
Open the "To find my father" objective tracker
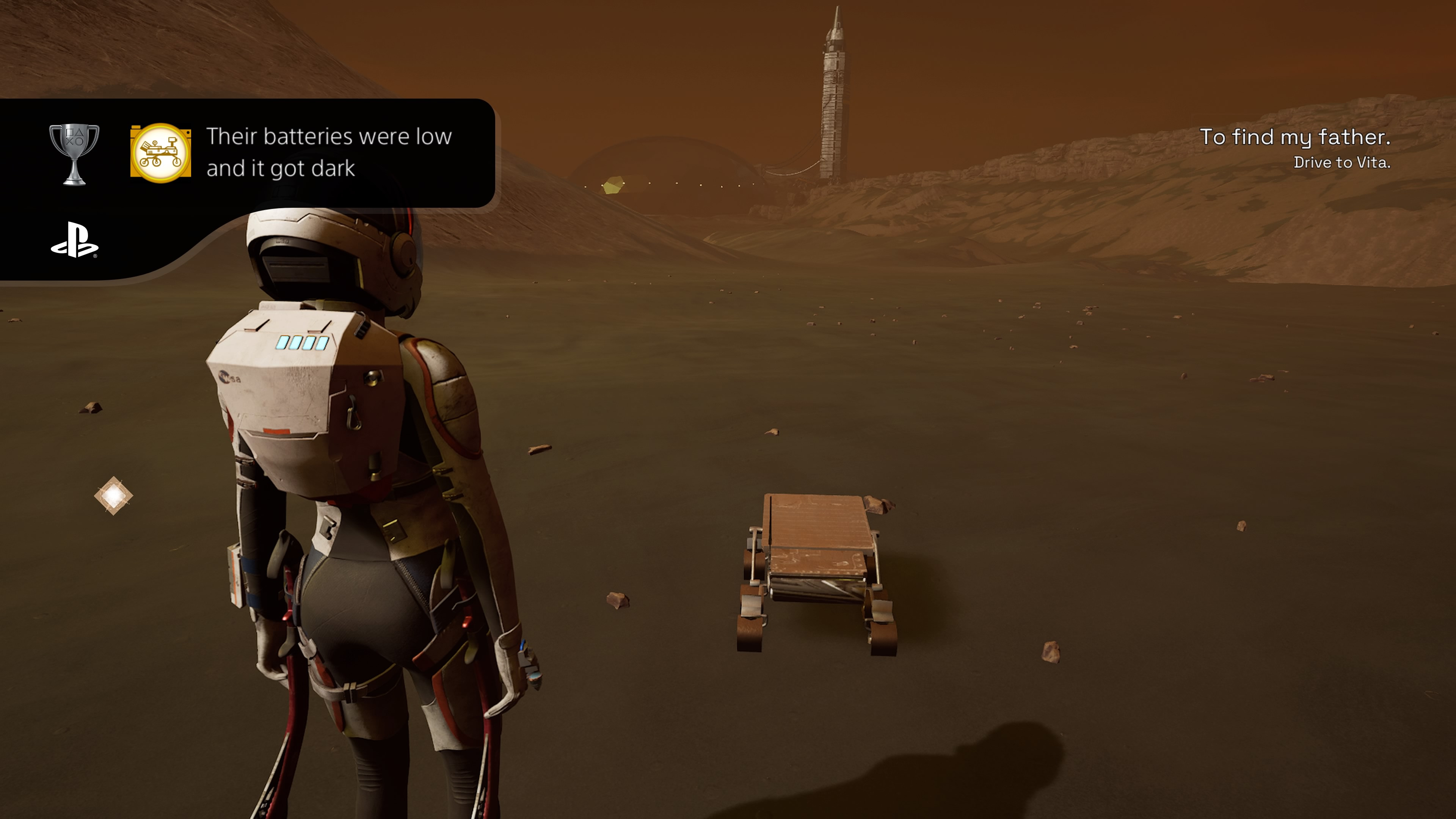pos(1294,148)
